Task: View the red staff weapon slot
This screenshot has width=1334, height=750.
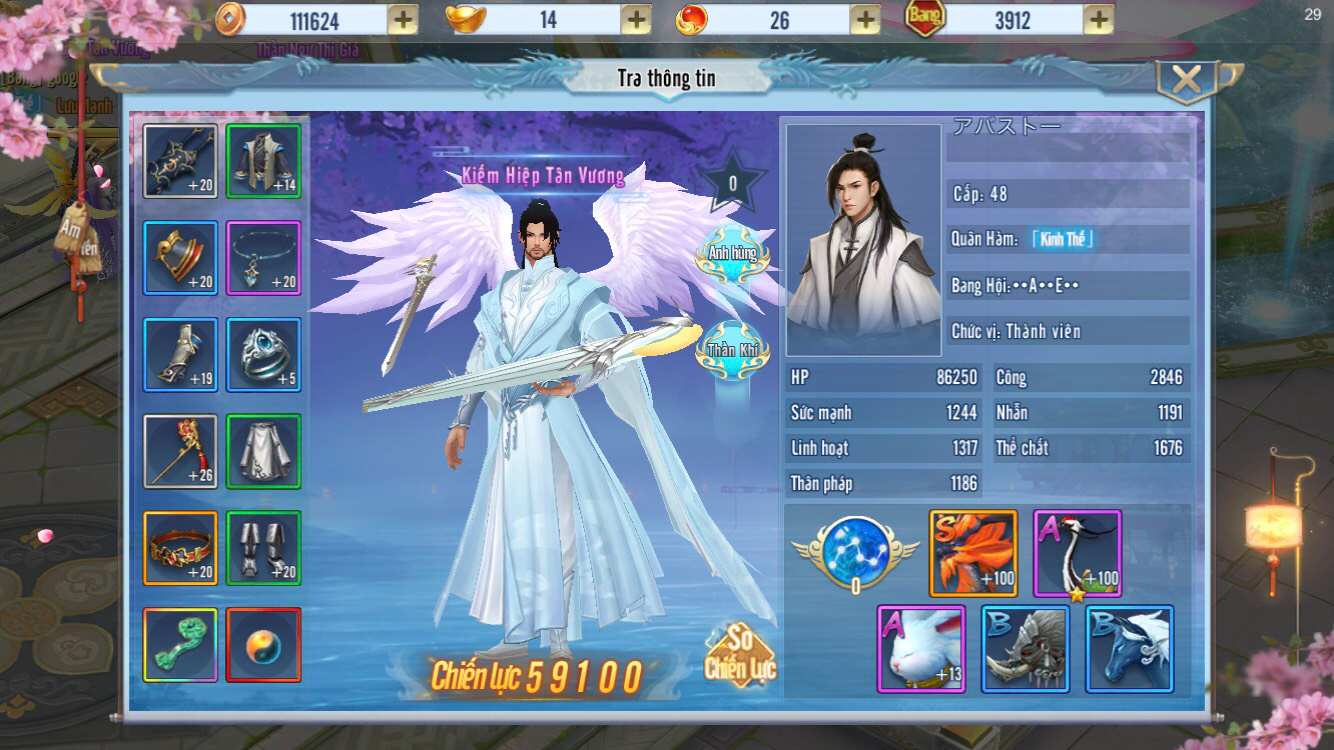Action: [180, 451]
